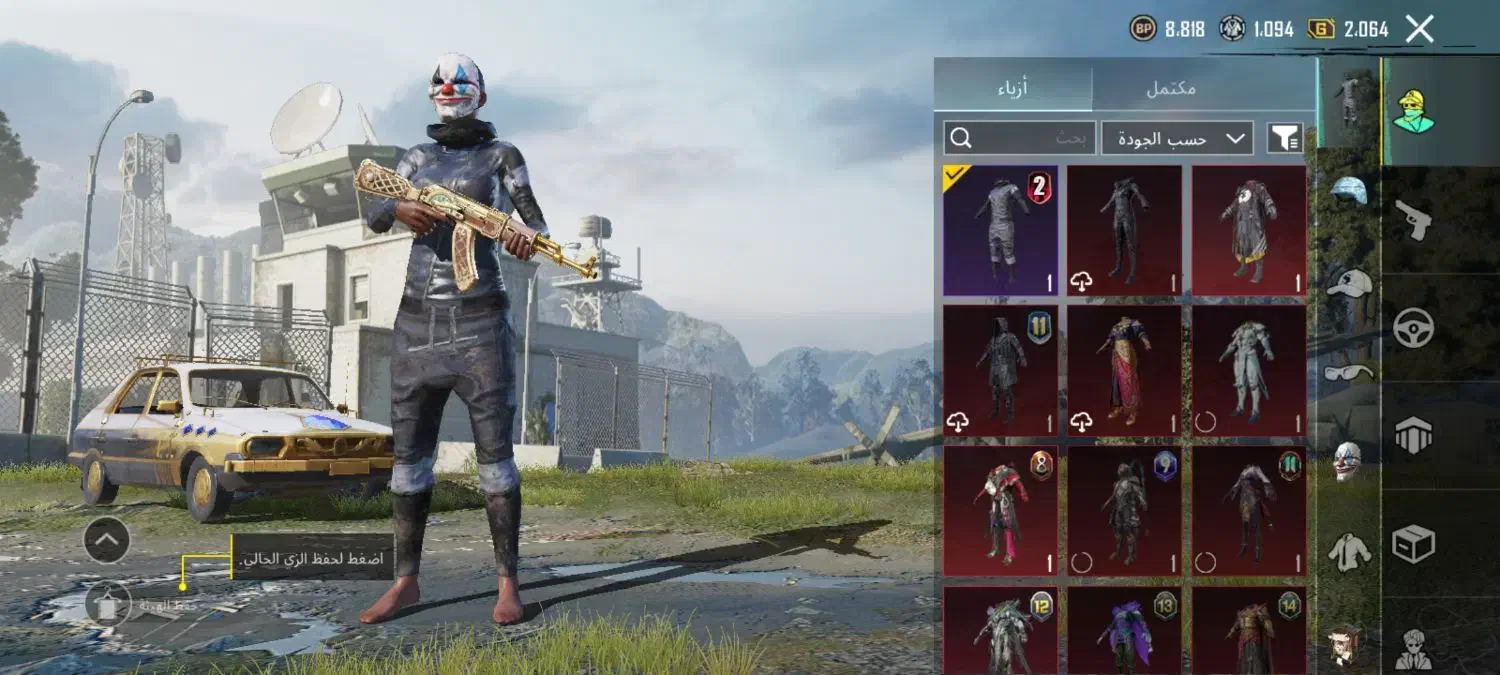Select the أزياء outfits tab
The height and width of the screenshot is (675, 1500).
1013,88
